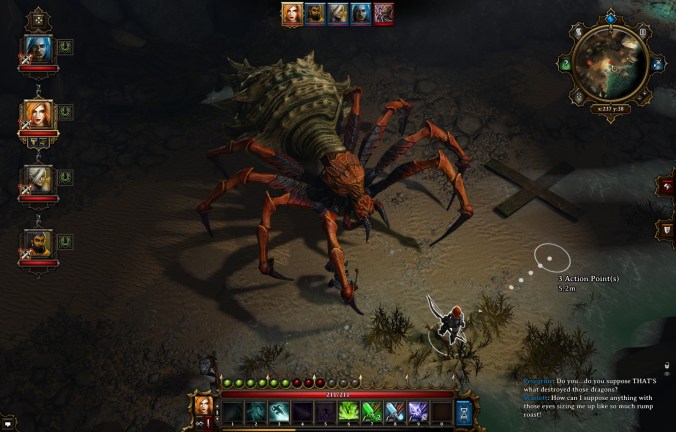The width and height of the screenshot is (676, 432).
Task: Select the red-haired woman party portrait
Action: 38,114
